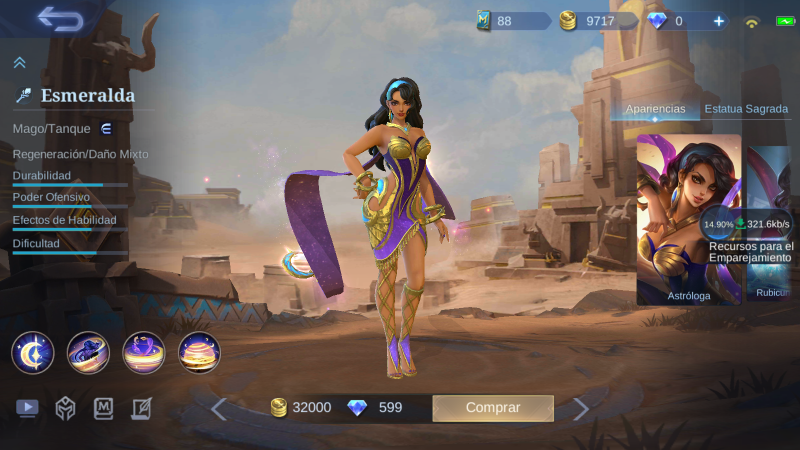
Task: Open the scroll and quill story icon
Action: (142, 408)
